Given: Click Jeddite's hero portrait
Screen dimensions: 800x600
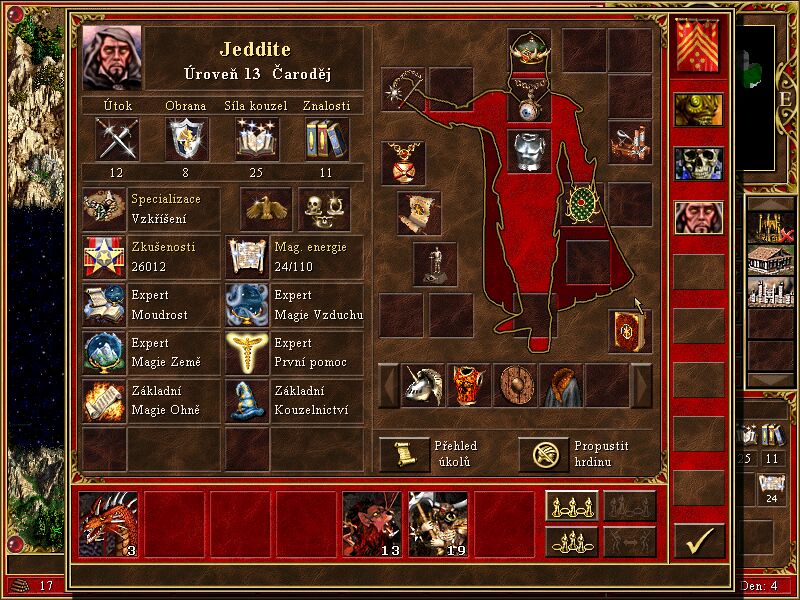Looking at the screenshot, I should pyautogui.click(x=112, y=58).
